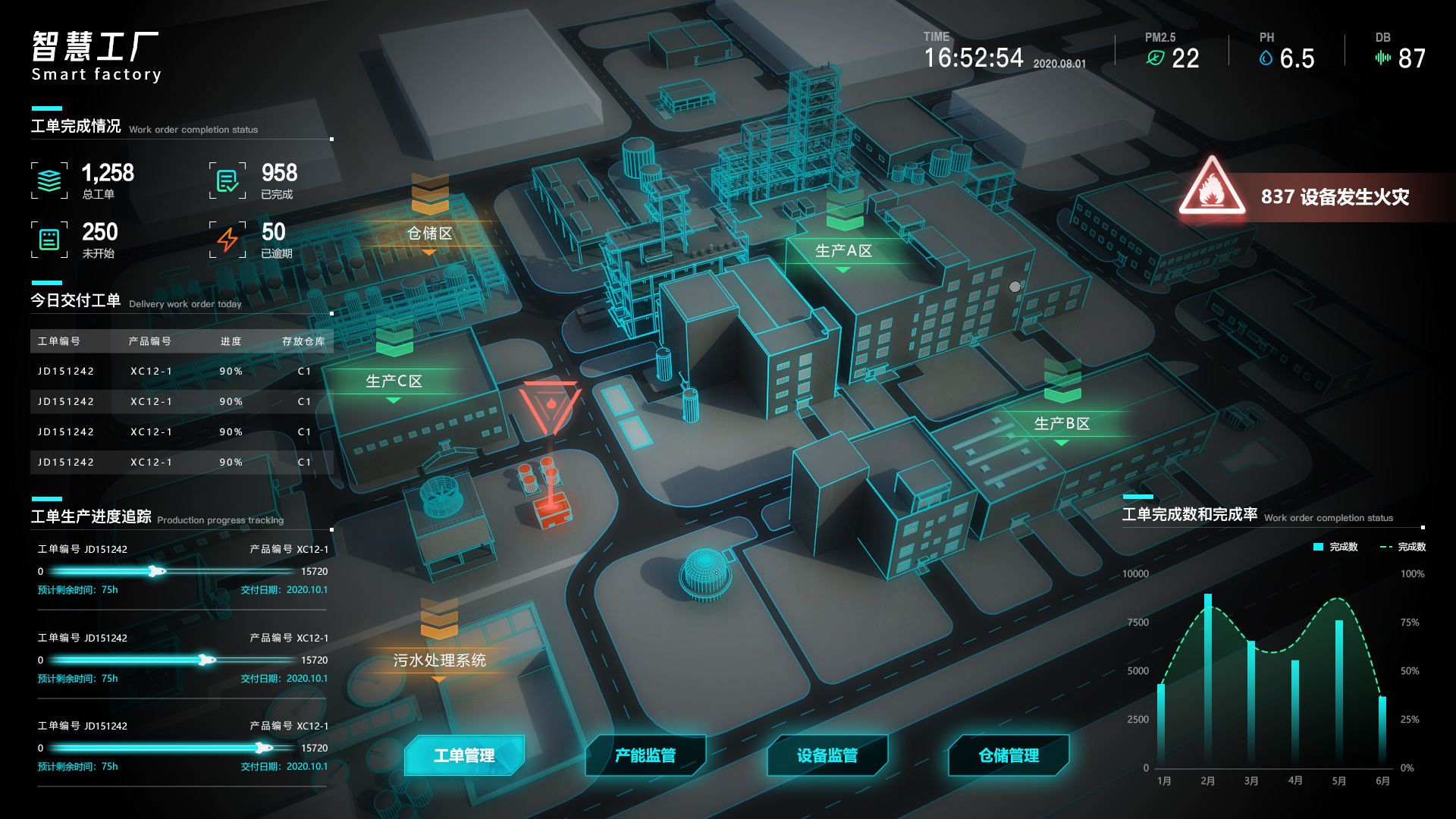Select the 总工单 stack icon
1456x819 pixels.
click(49, 180)
